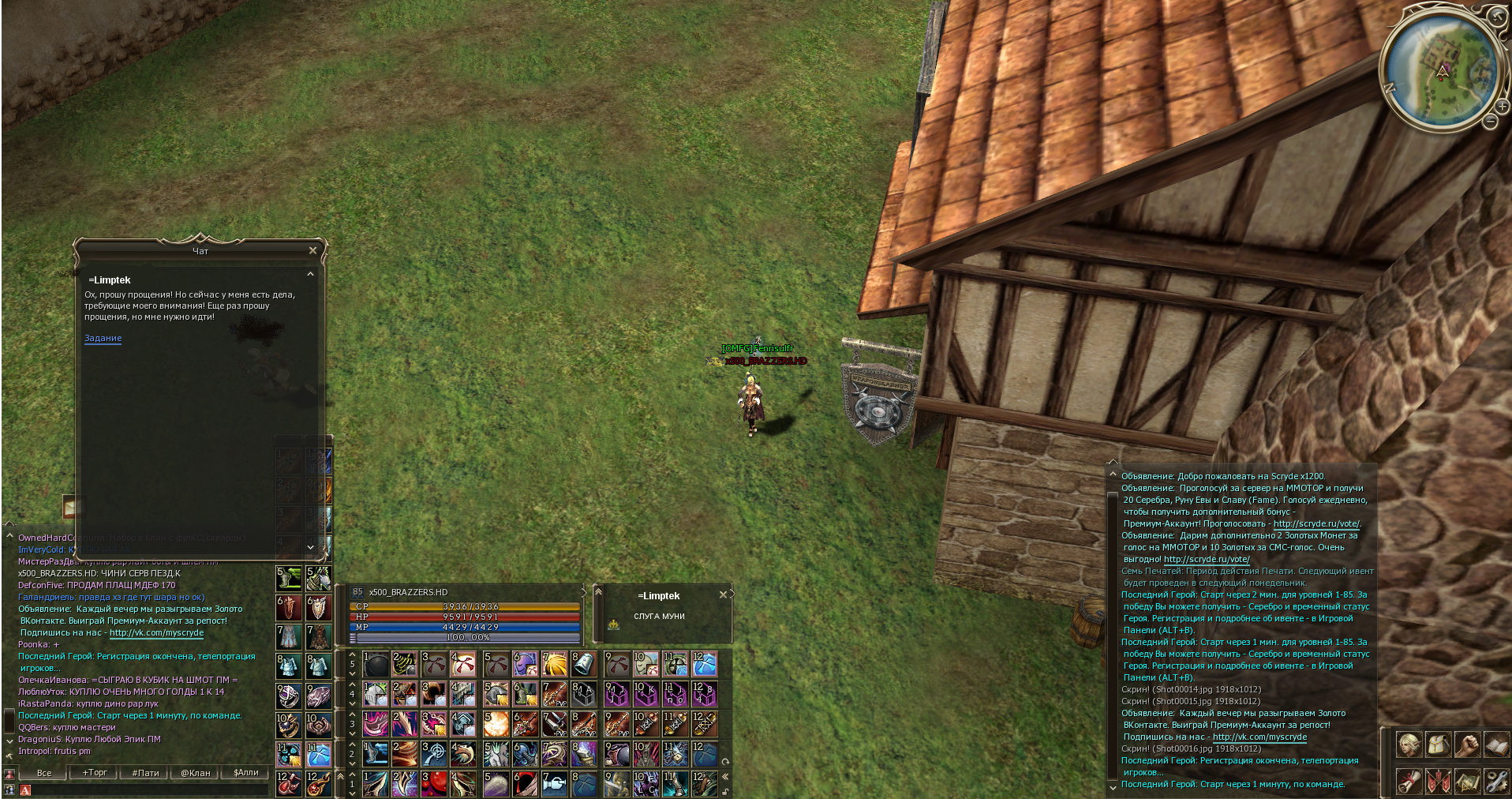Open the scryde.ru/vote link in system log

(x=1316, y=524)
